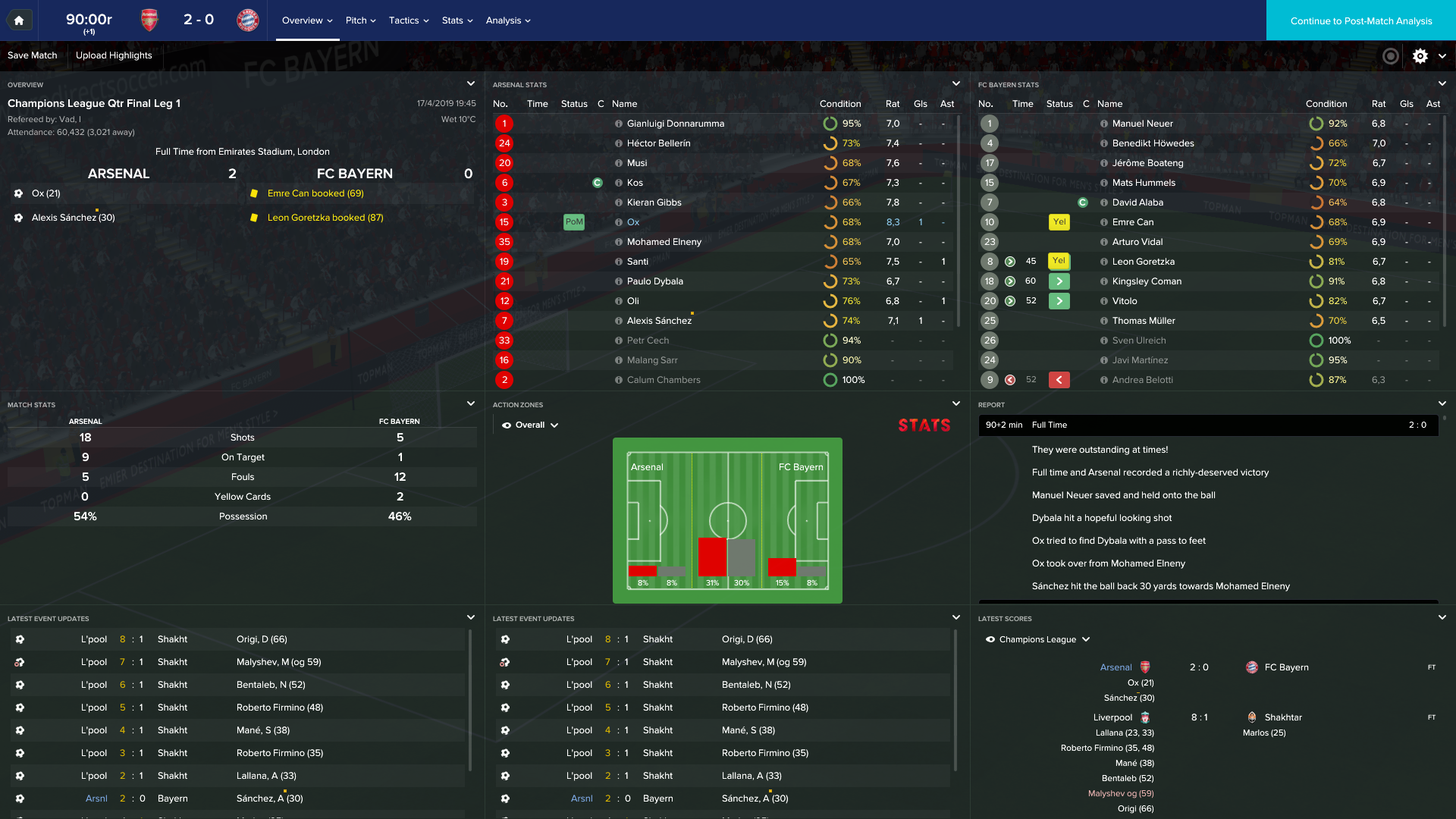Go to the home screen
The width and height of the screenshot is (1456, 819).
19,20
